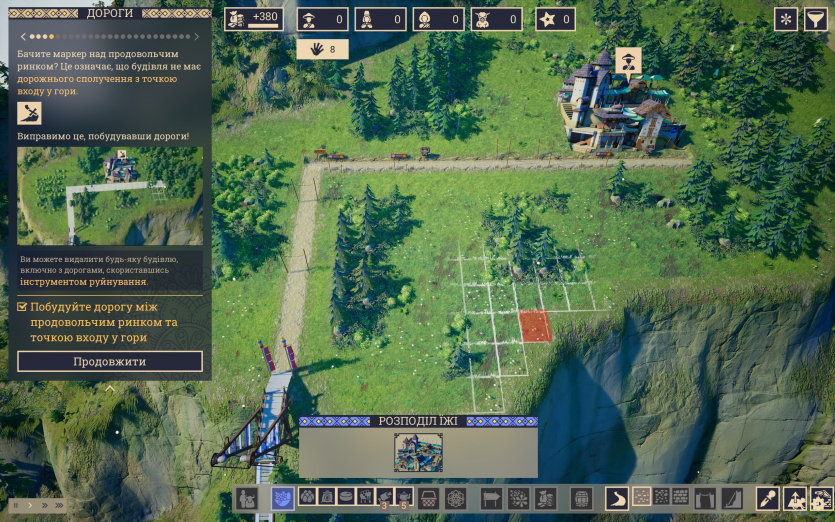Screen dimensions: 835x522
Task: Pause the game speed
Action: (x=15, y=506)
